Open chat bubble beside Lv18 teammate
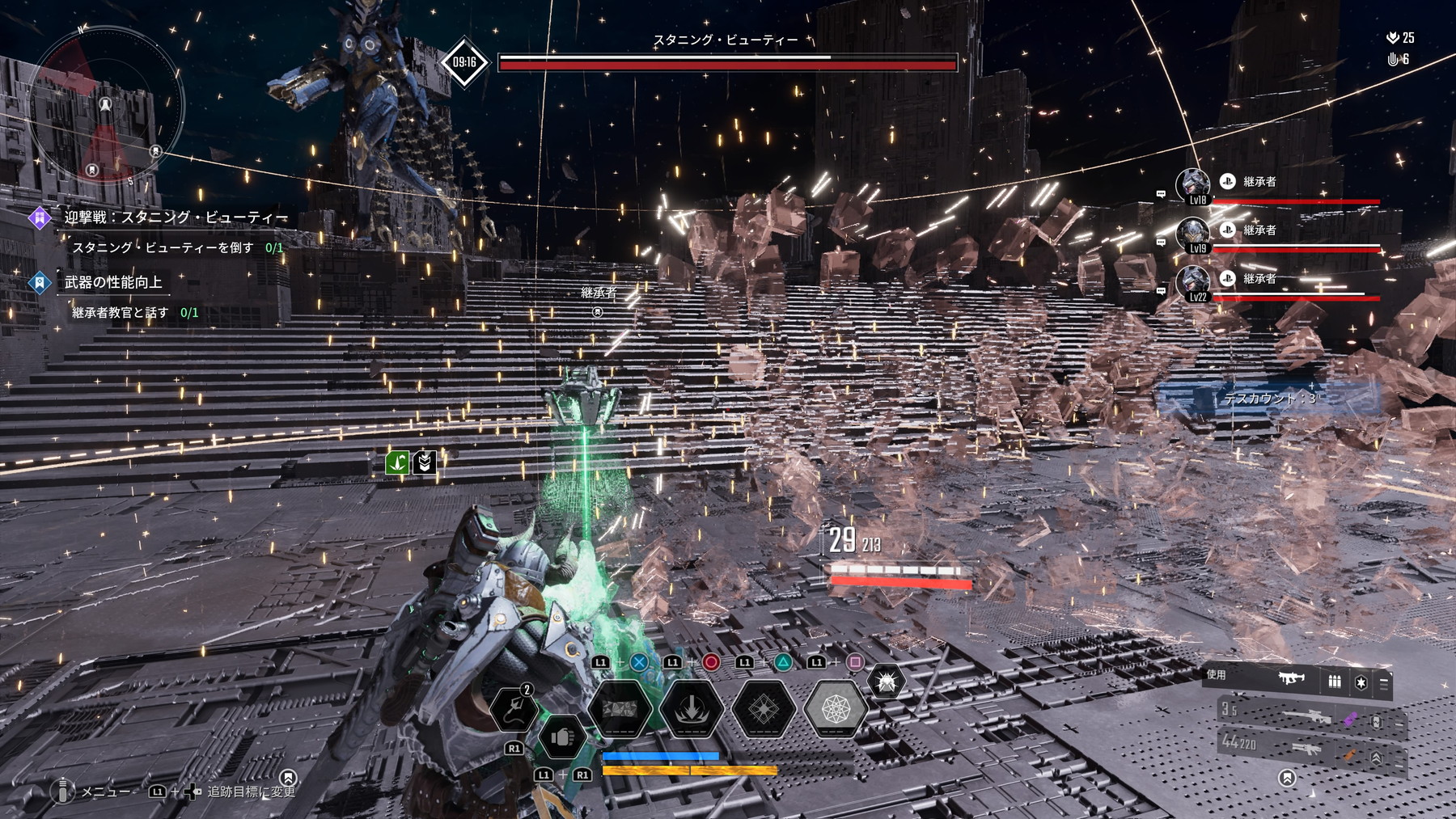 click(1161, 194)
